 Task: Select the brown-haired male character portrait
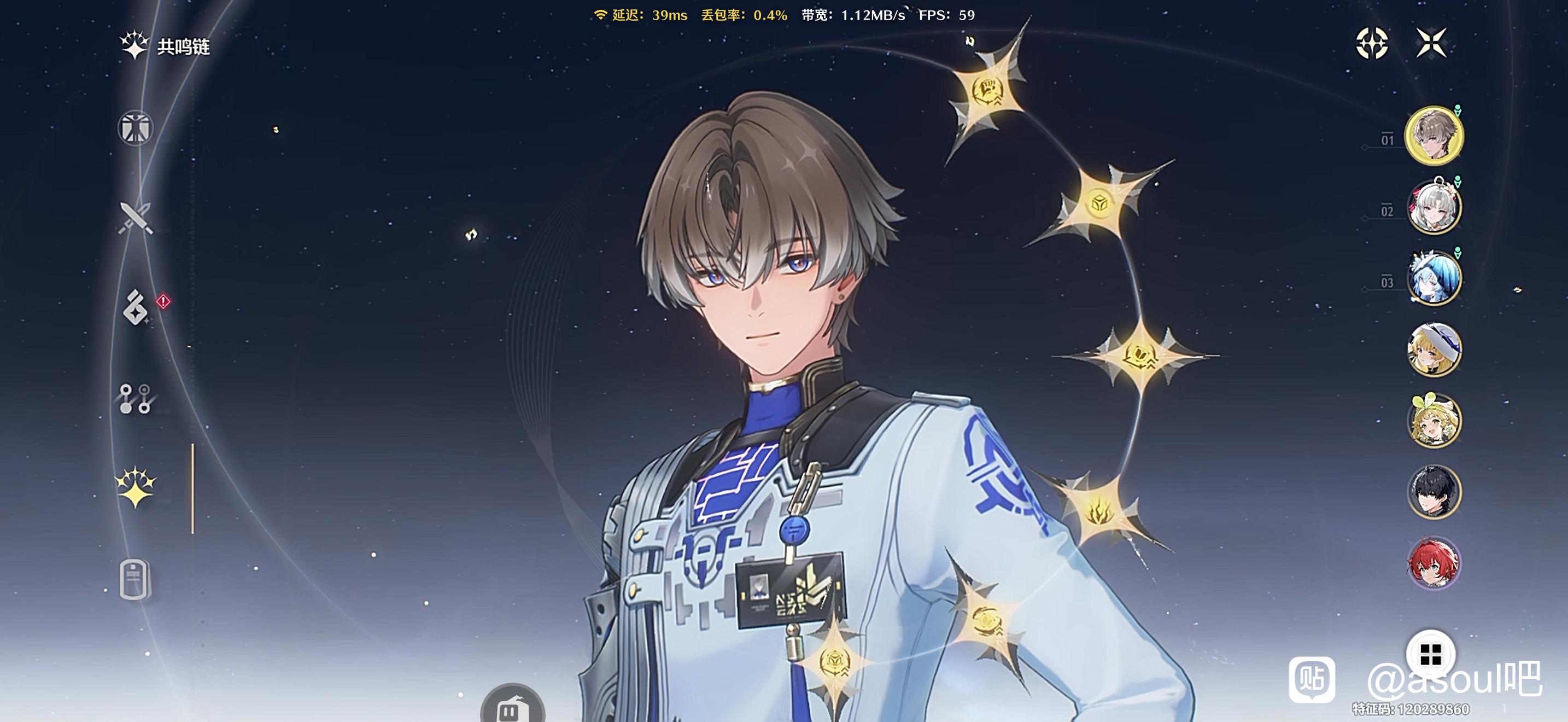pyautogui.click(x=1434, y=135)
